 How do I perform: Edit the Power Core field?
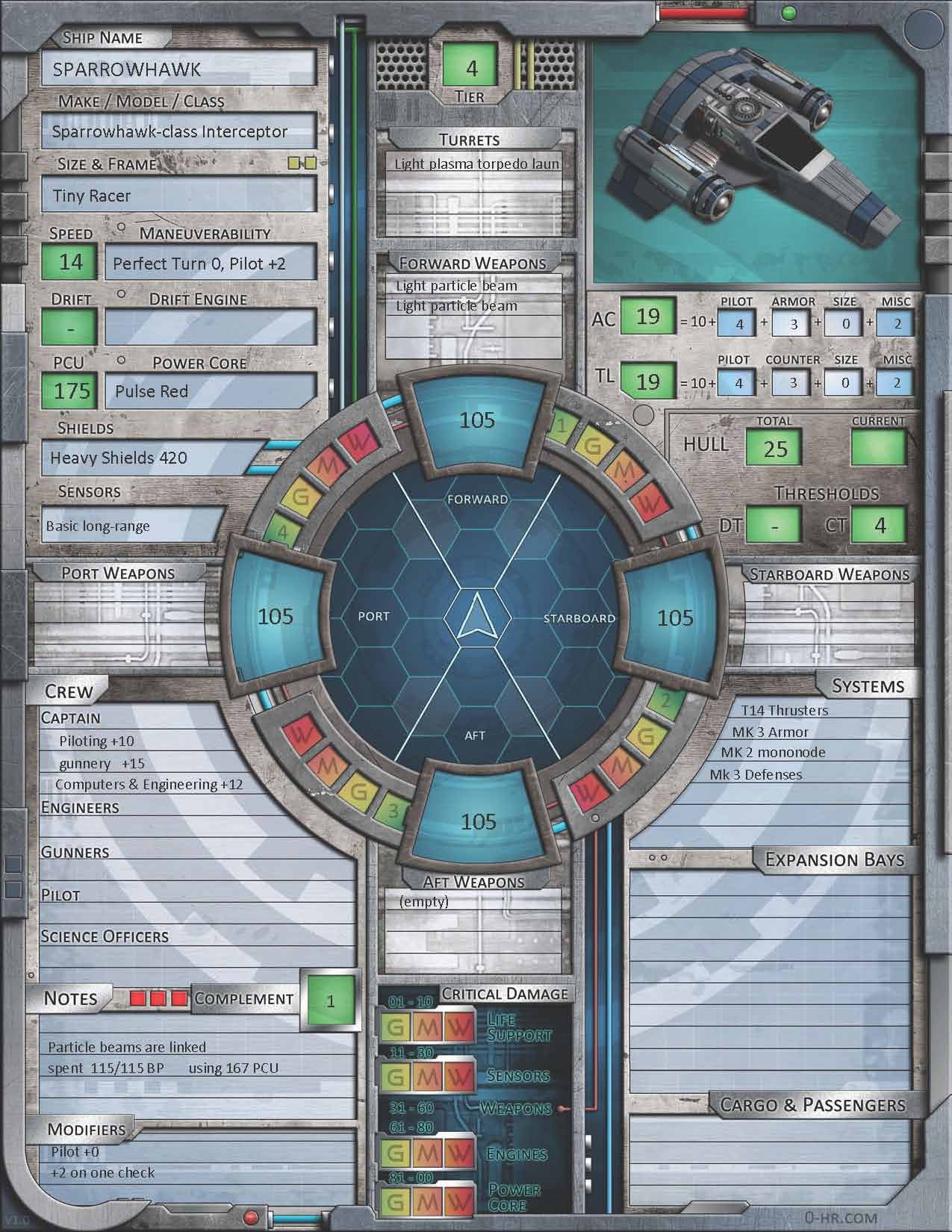(x=211, y=391)
